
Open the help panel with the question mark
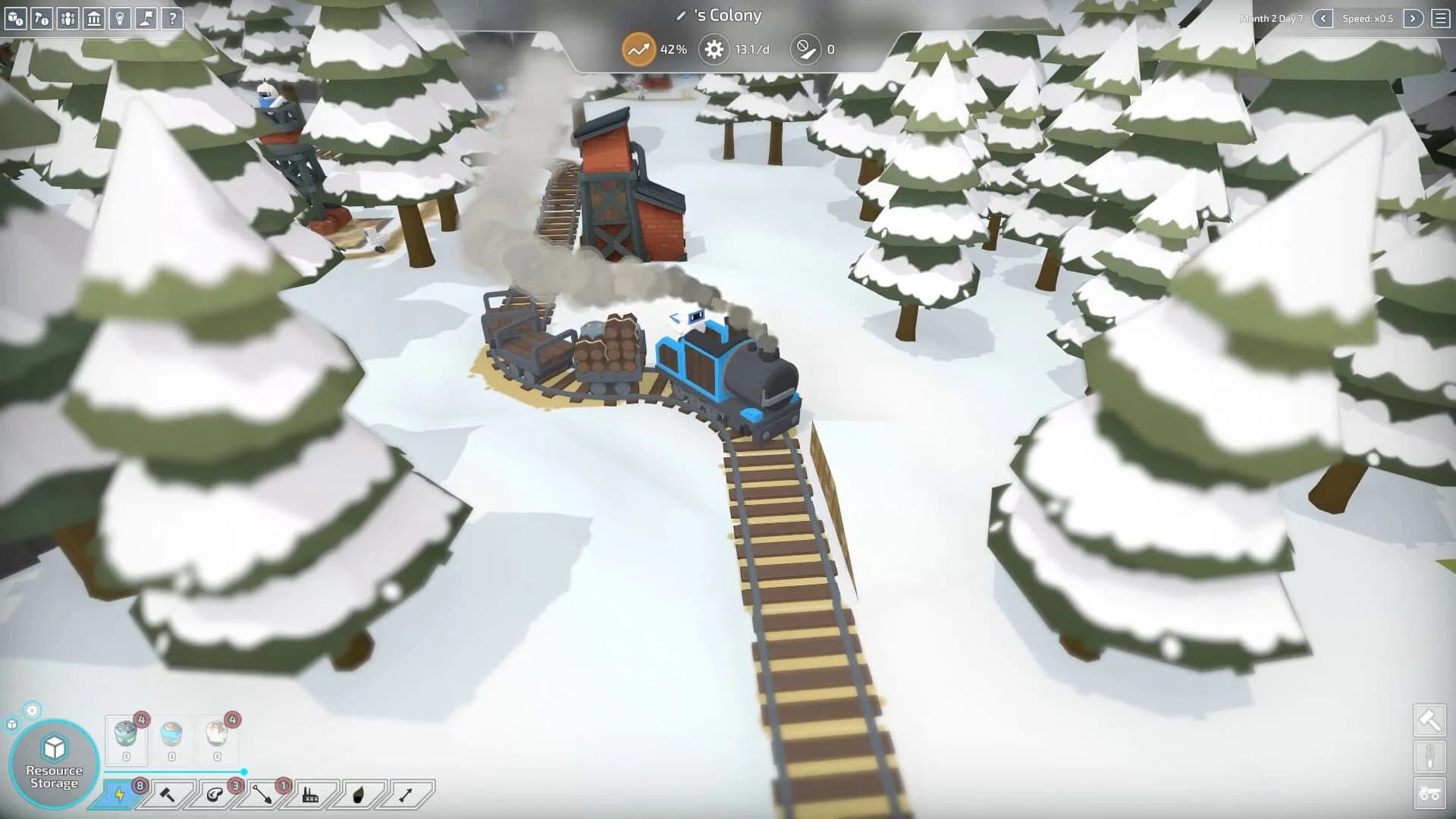click(x=171, y=19)
